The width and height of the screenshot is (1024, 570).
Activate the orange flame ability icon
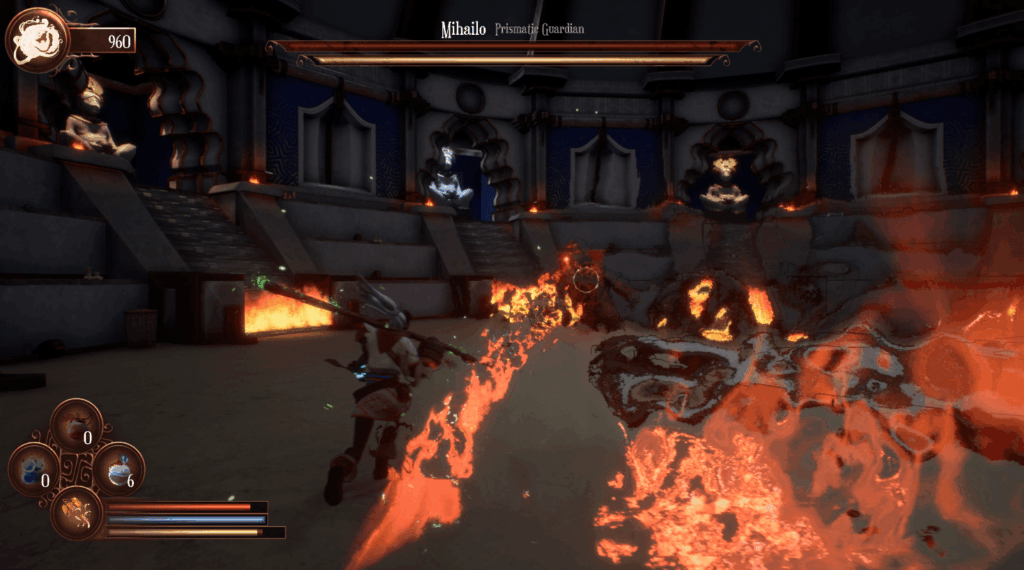[x=76, y=511]
